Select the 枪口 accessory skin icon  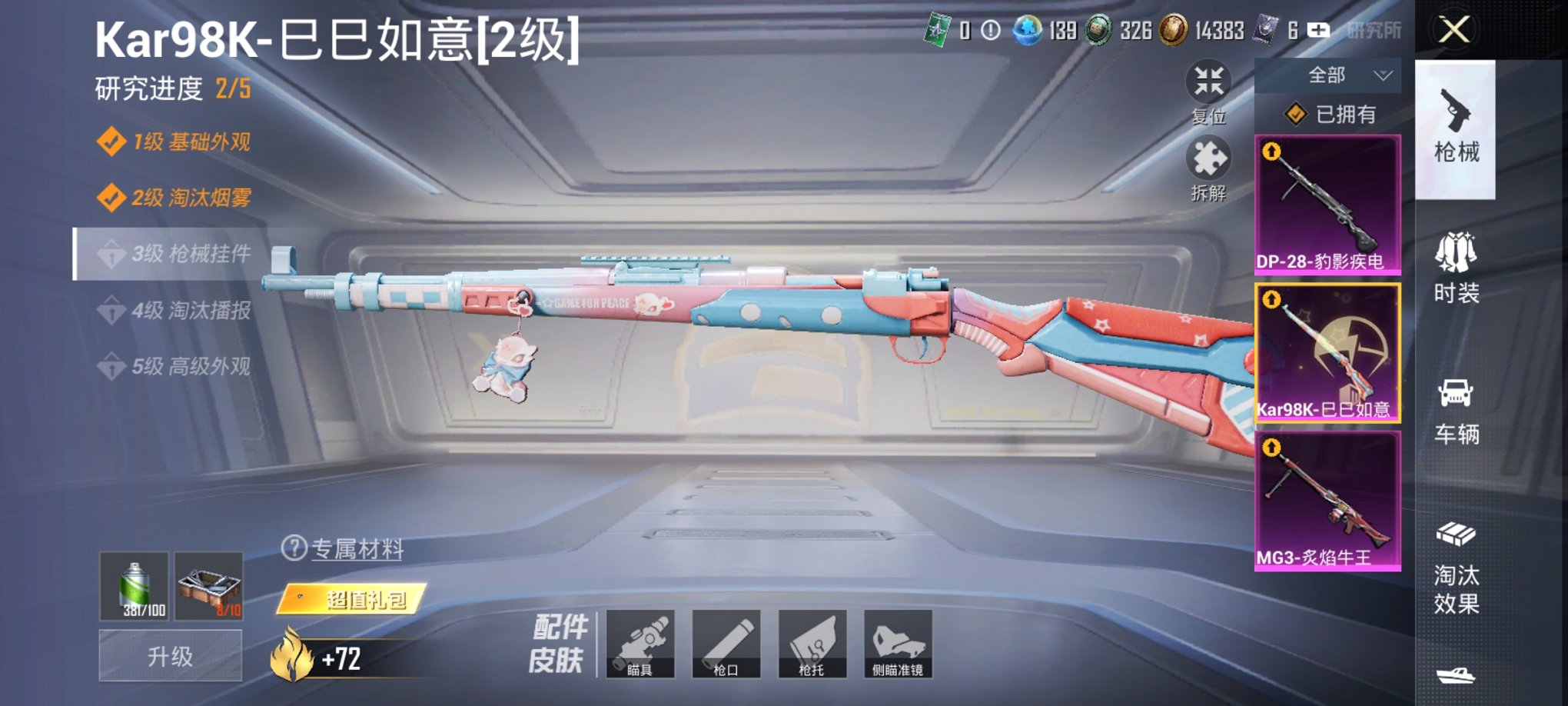click(x=728, y=644)
